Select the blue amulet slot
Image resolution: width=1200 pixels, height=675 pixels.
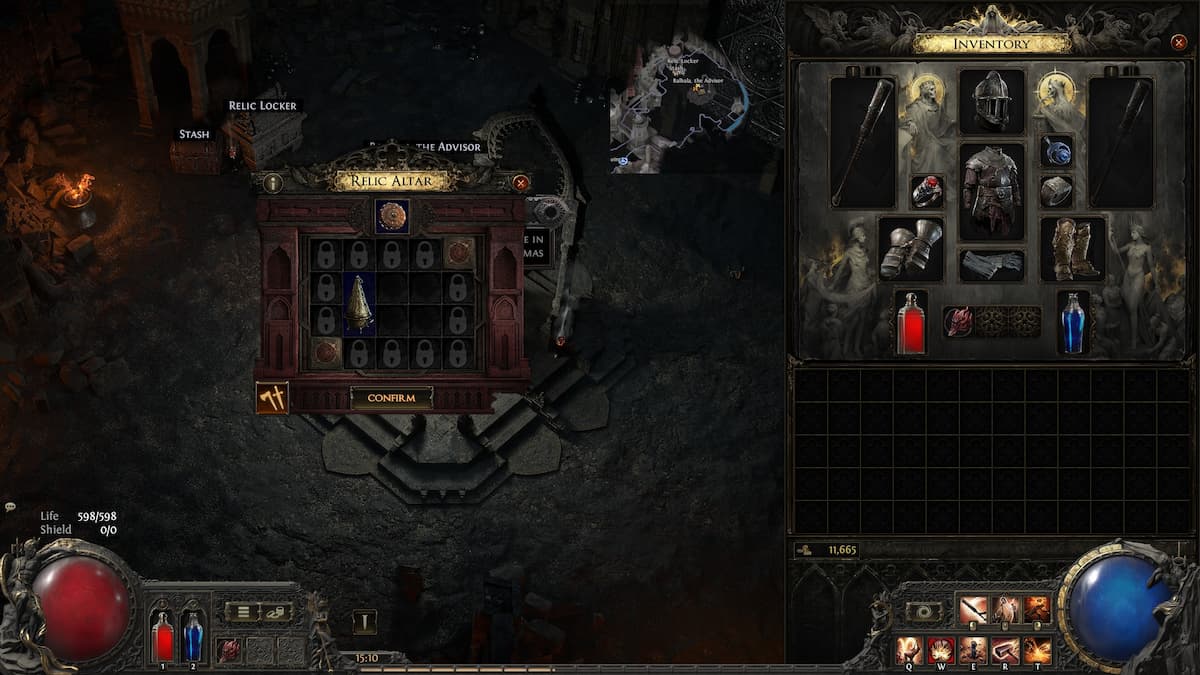[1056, 151]
